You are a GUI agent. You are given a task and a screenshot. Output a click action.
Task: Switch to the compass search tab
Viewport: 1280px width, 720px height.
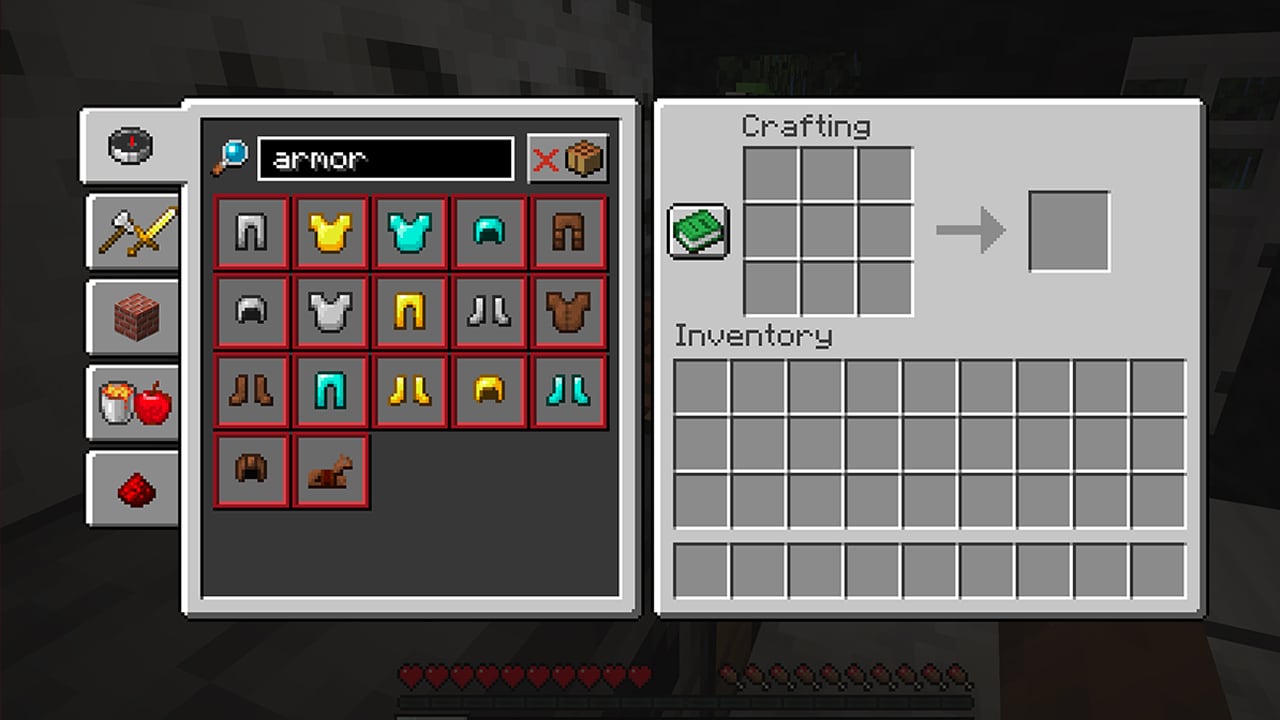pyautogui.click(x=132, y=146)
